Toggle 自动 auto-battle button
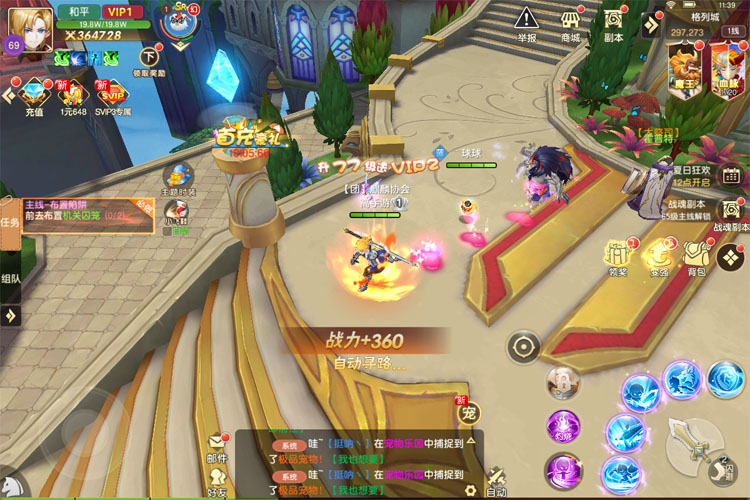This screenshot has width=750, height=500. coord(496,480)
